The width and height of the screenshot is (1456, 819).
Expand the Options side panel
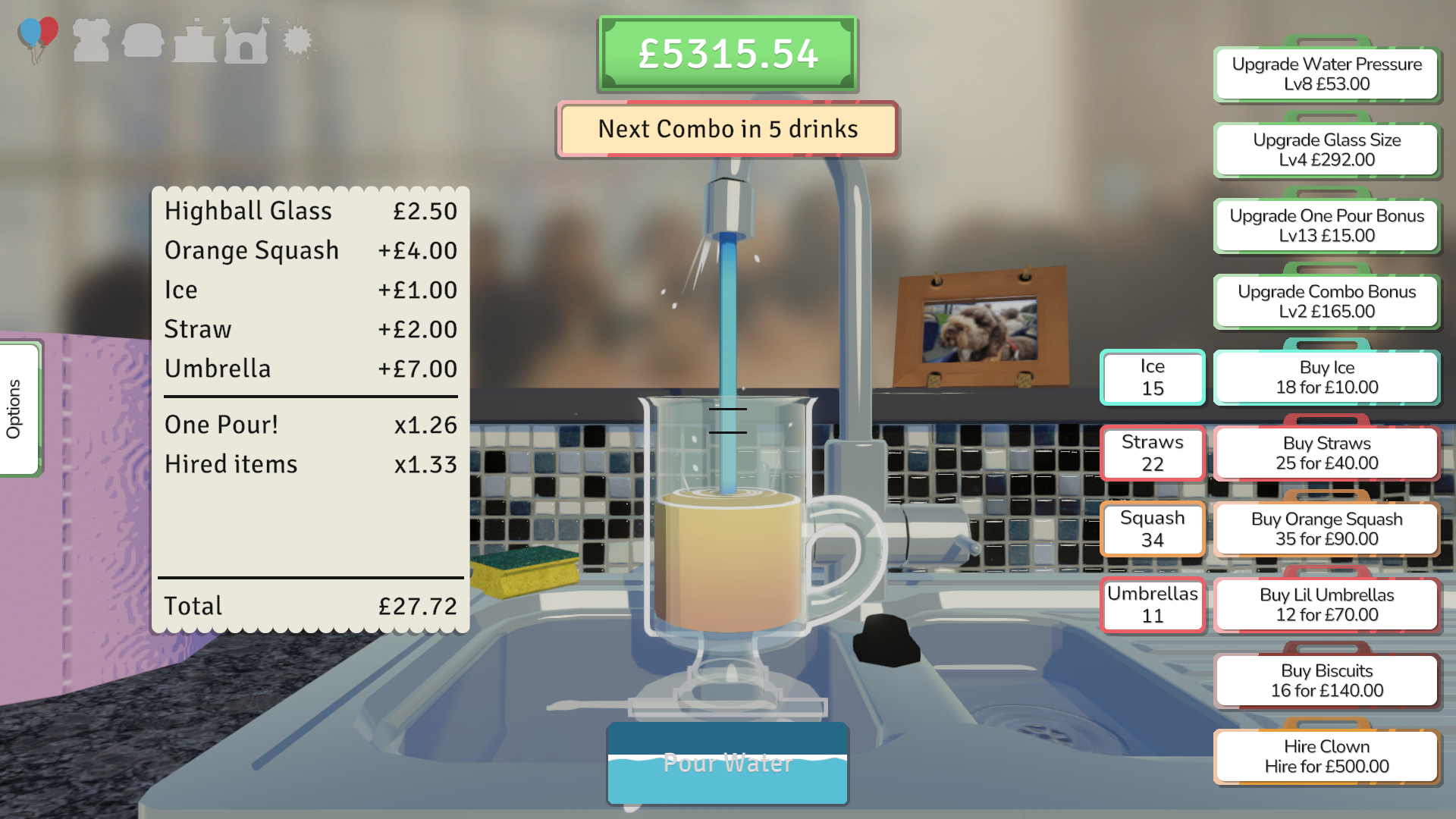pos(17,407)
